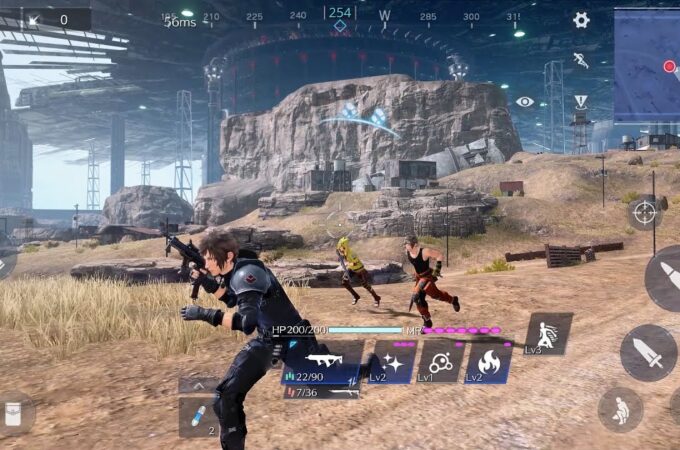The image size is (680, 450).
Task: Open the settings gear menu
Action: [x=581, y=20]
